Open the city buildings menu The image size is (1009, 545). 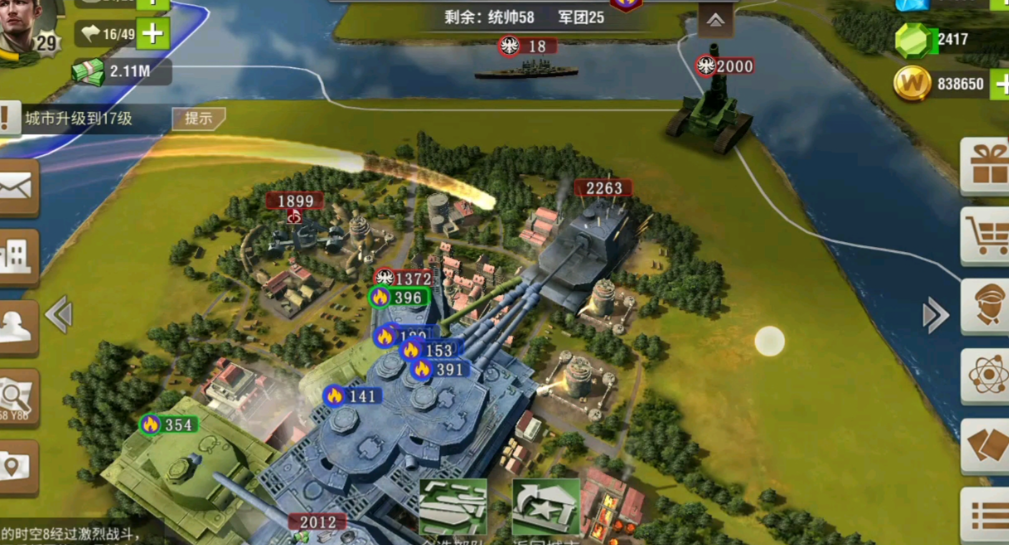click(17, 257)
